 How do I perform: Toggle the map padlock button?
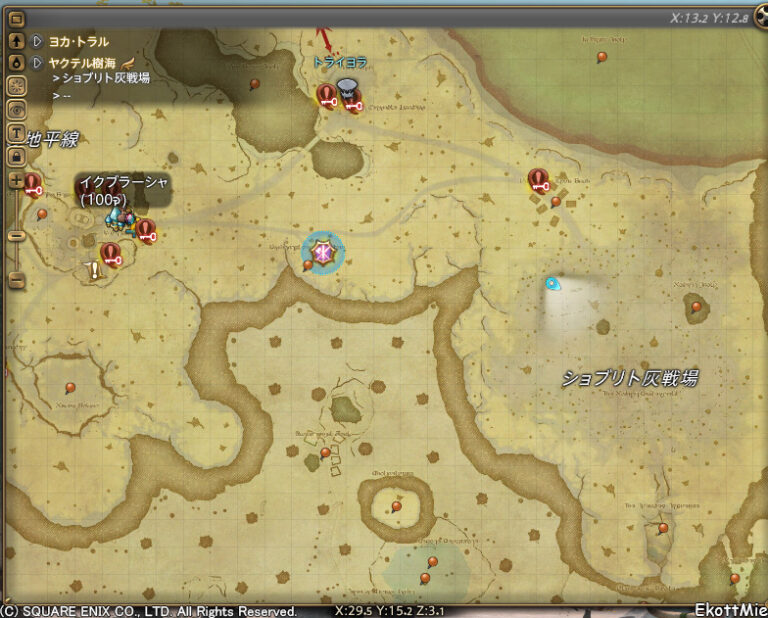[16, 155]
